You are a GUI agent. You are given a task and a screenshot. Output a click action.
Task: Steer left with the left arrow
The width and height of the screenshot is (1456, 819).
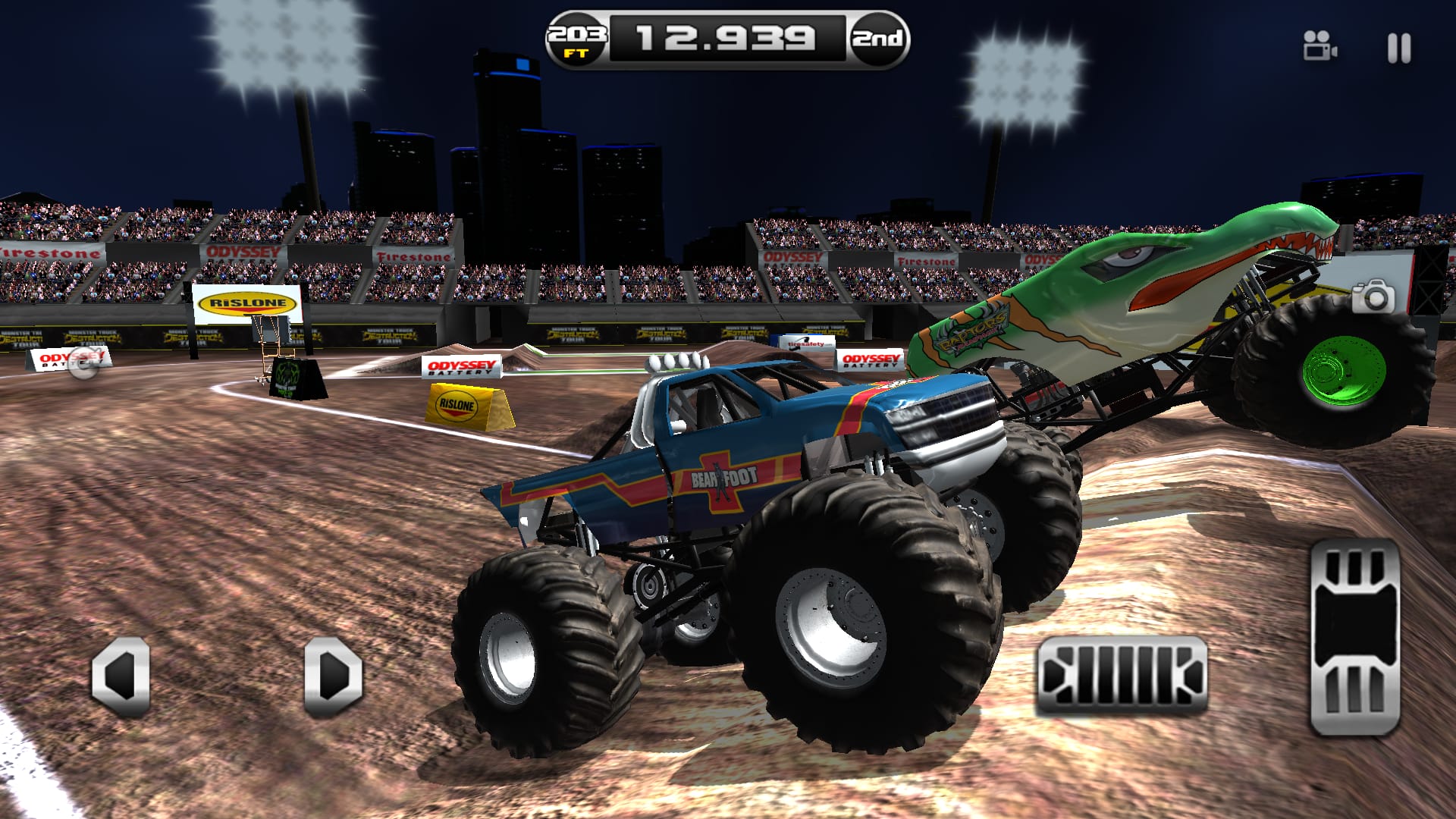click(x=121, y=675)
